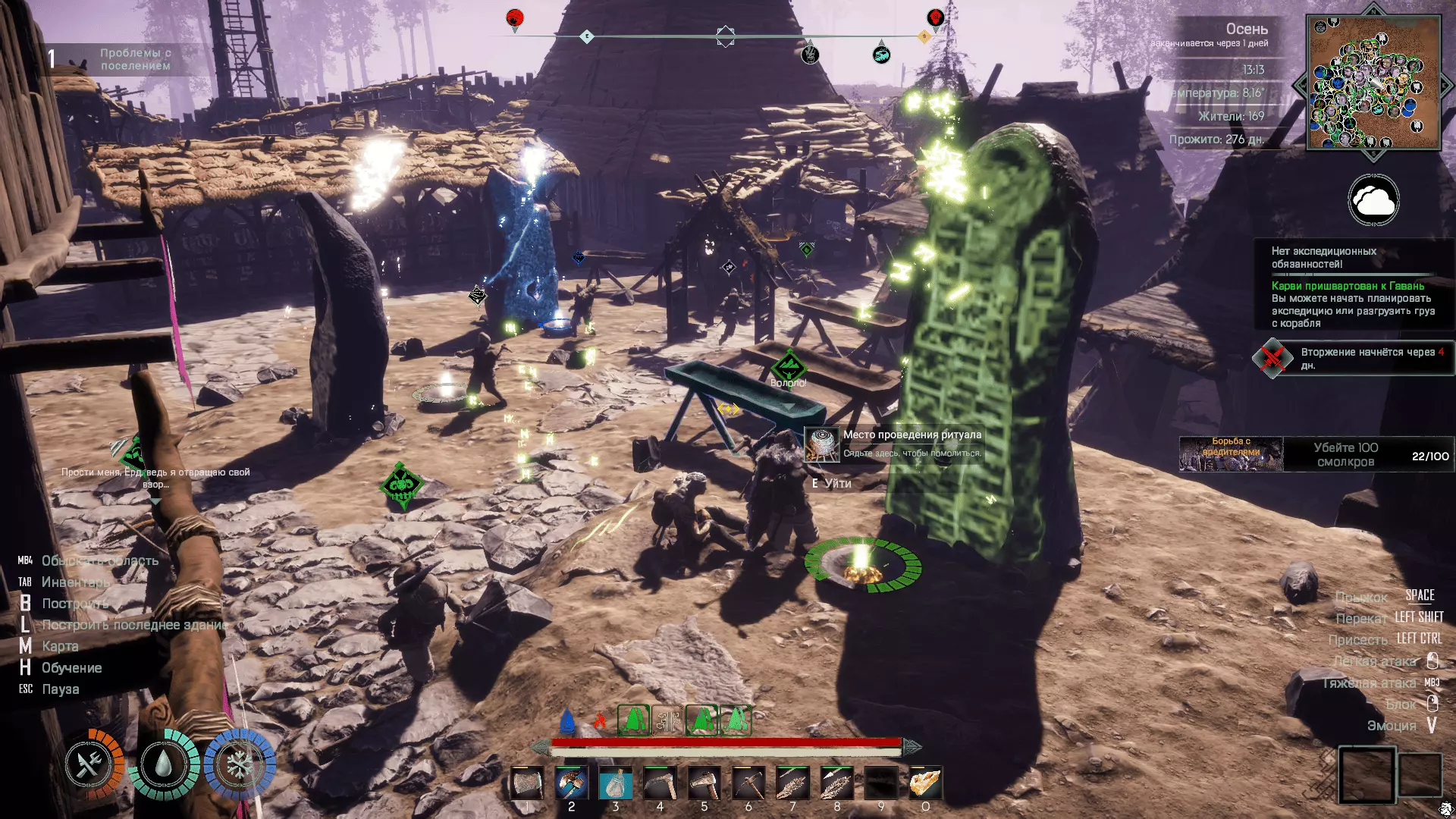Image resolution: width=1456 pixels, height=819 pixels.
Task: Select the pickaxe in hotbar slot 6
Action: pos(748,783)
